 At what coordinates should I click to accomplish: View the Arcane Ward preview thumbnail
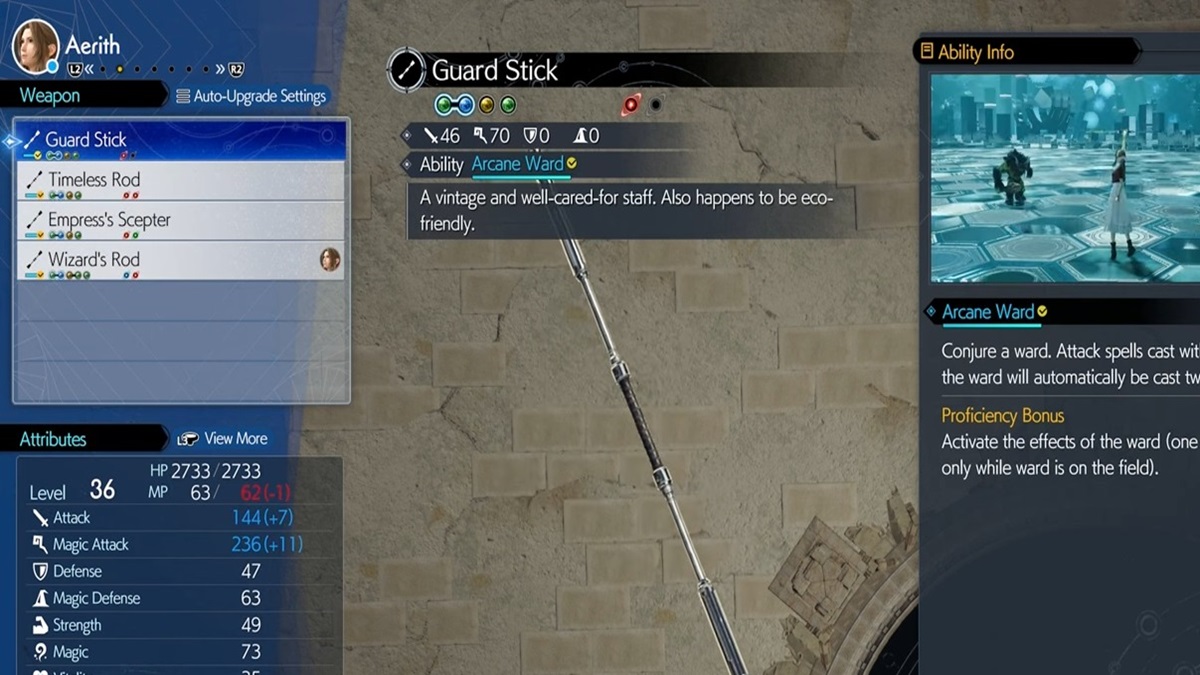point(1064,178)
